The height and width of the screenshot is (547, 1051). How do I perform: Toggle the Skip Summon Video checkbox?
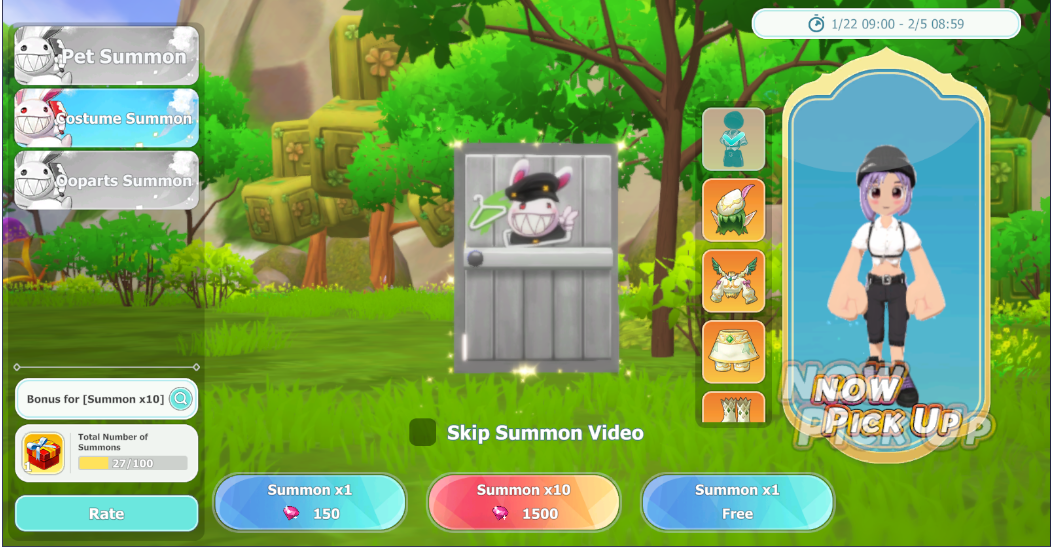423,432
